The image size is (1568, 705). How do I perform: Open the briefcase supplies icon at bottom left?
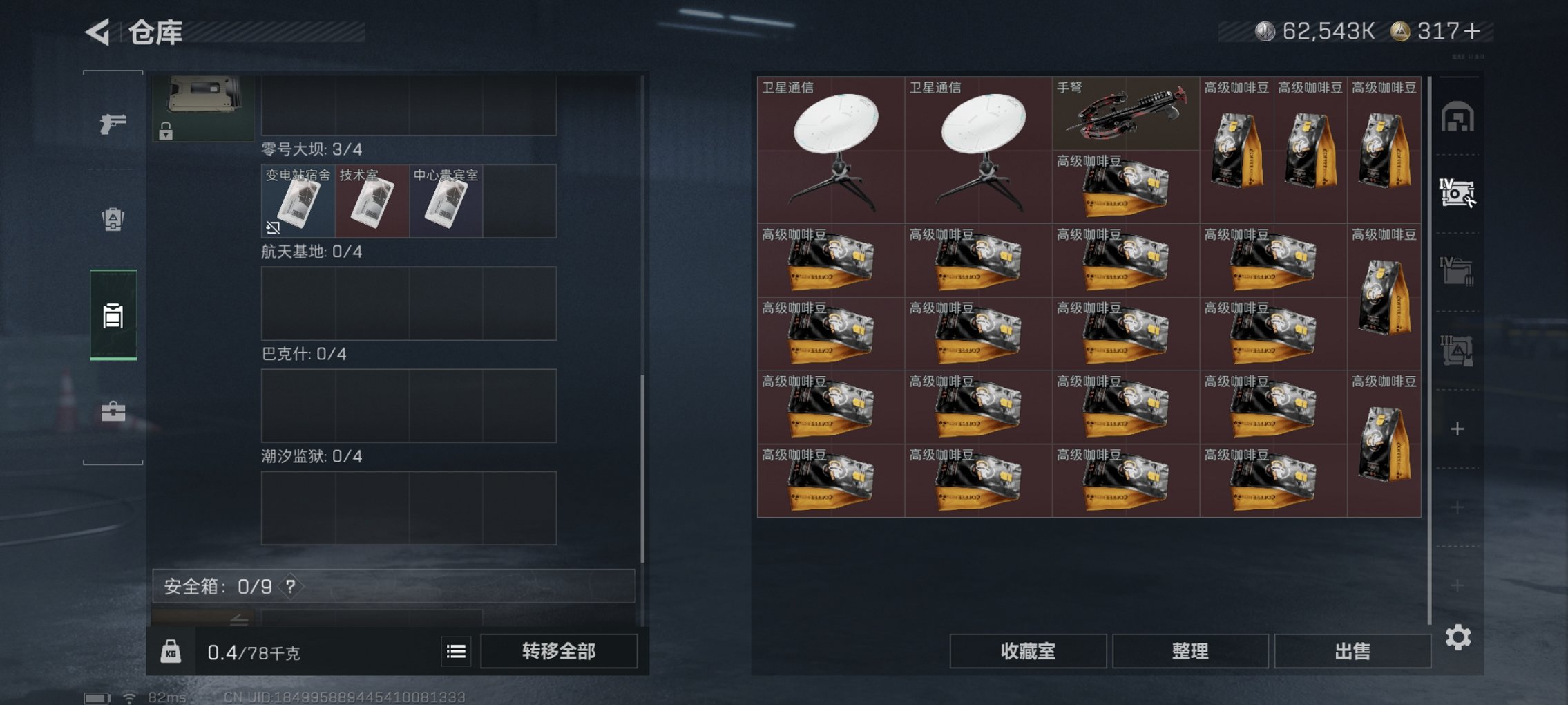[113, 413]
